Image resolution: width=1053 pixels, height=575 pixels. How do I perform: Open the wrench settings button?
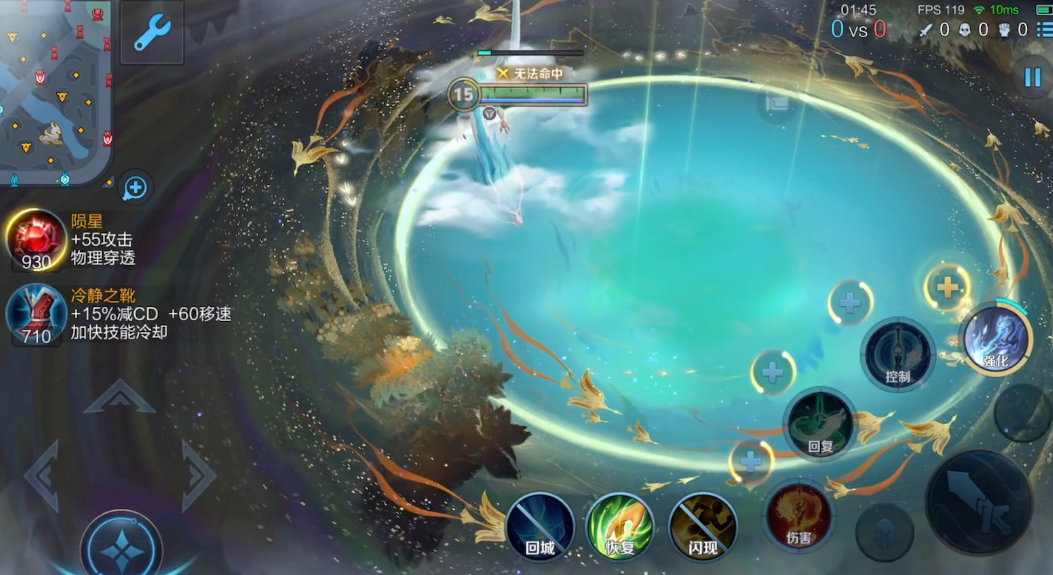point(152,33)
